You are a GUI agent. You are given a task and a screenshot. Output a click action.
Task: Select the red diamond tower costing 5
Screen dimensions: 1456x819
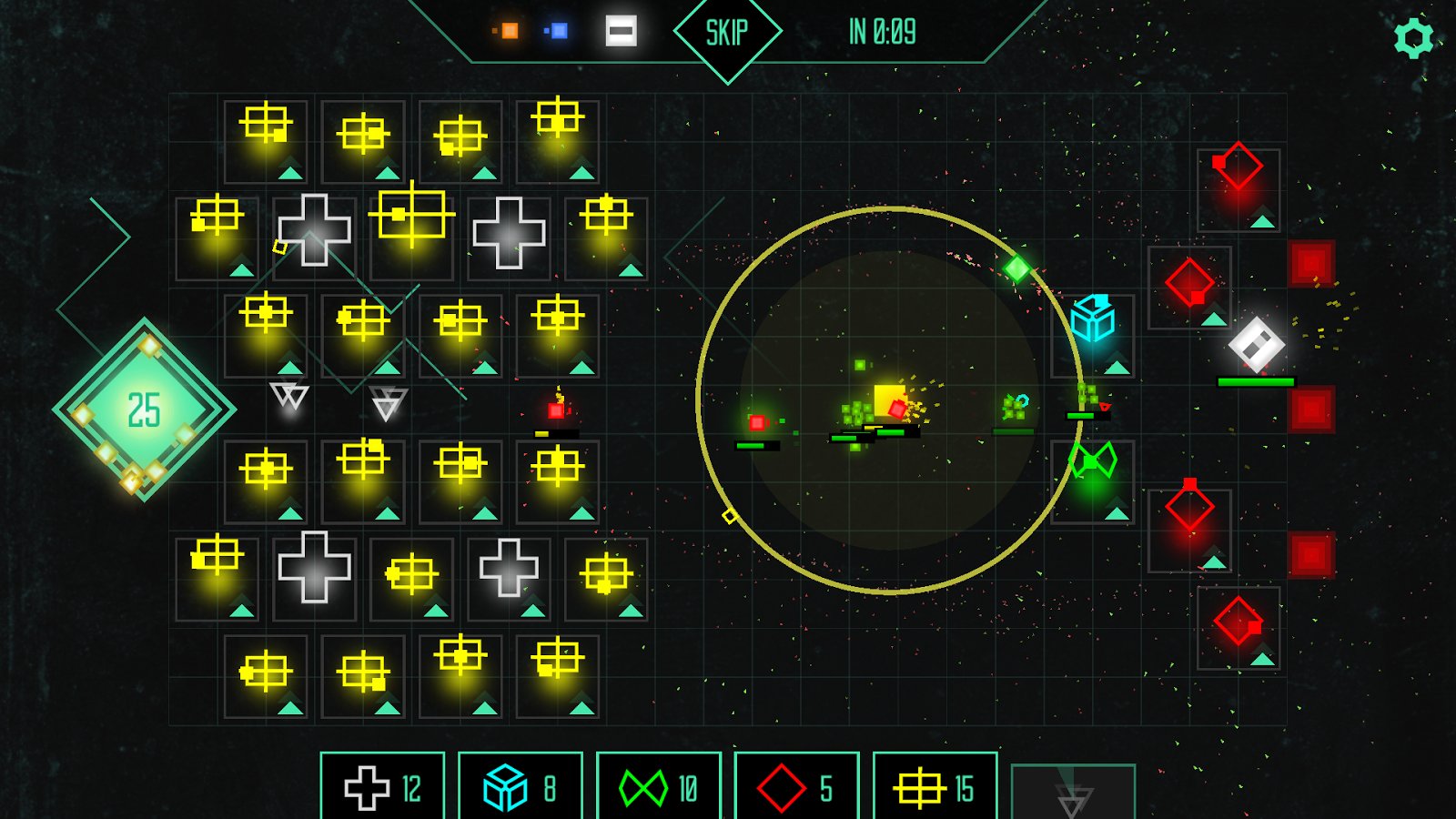pyautogui.click(x=797, y=787)
